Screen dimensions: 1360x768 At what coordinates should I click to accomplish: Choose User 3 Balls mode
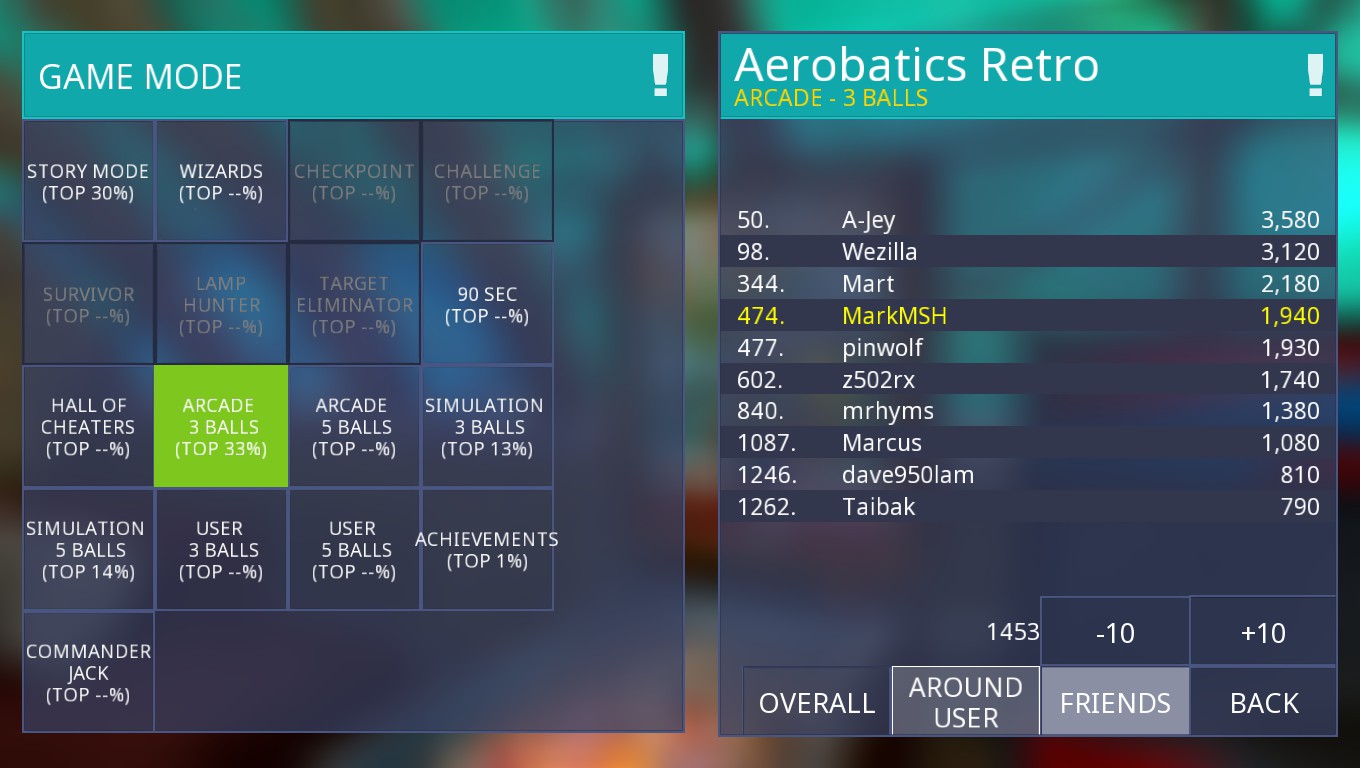pos(221,550)
